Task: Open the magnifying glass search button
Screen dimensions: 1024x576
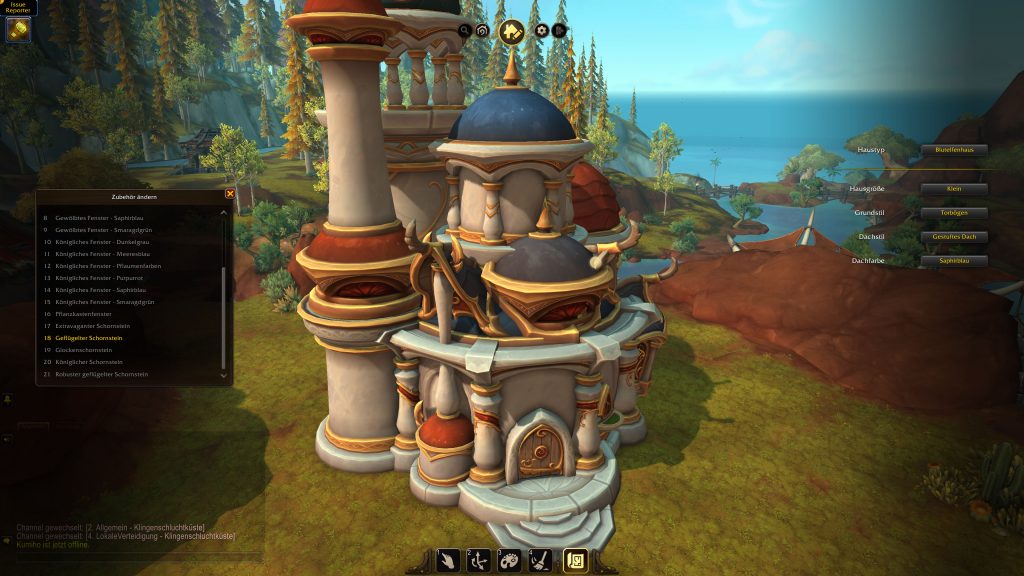Action: [465, 31]
